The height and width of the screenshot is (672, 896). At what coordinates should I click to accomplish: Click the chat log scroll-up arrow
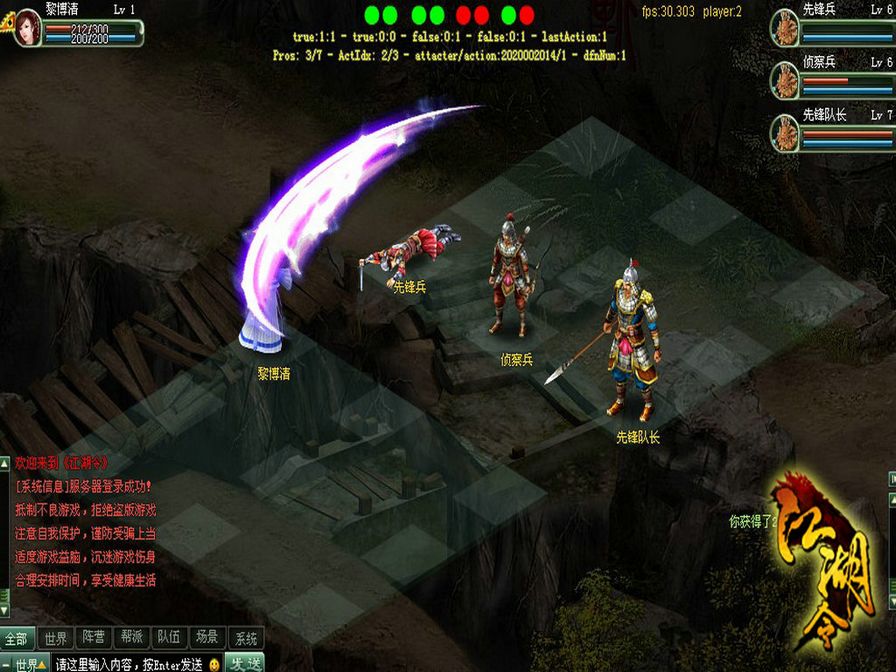click(4, 462)
